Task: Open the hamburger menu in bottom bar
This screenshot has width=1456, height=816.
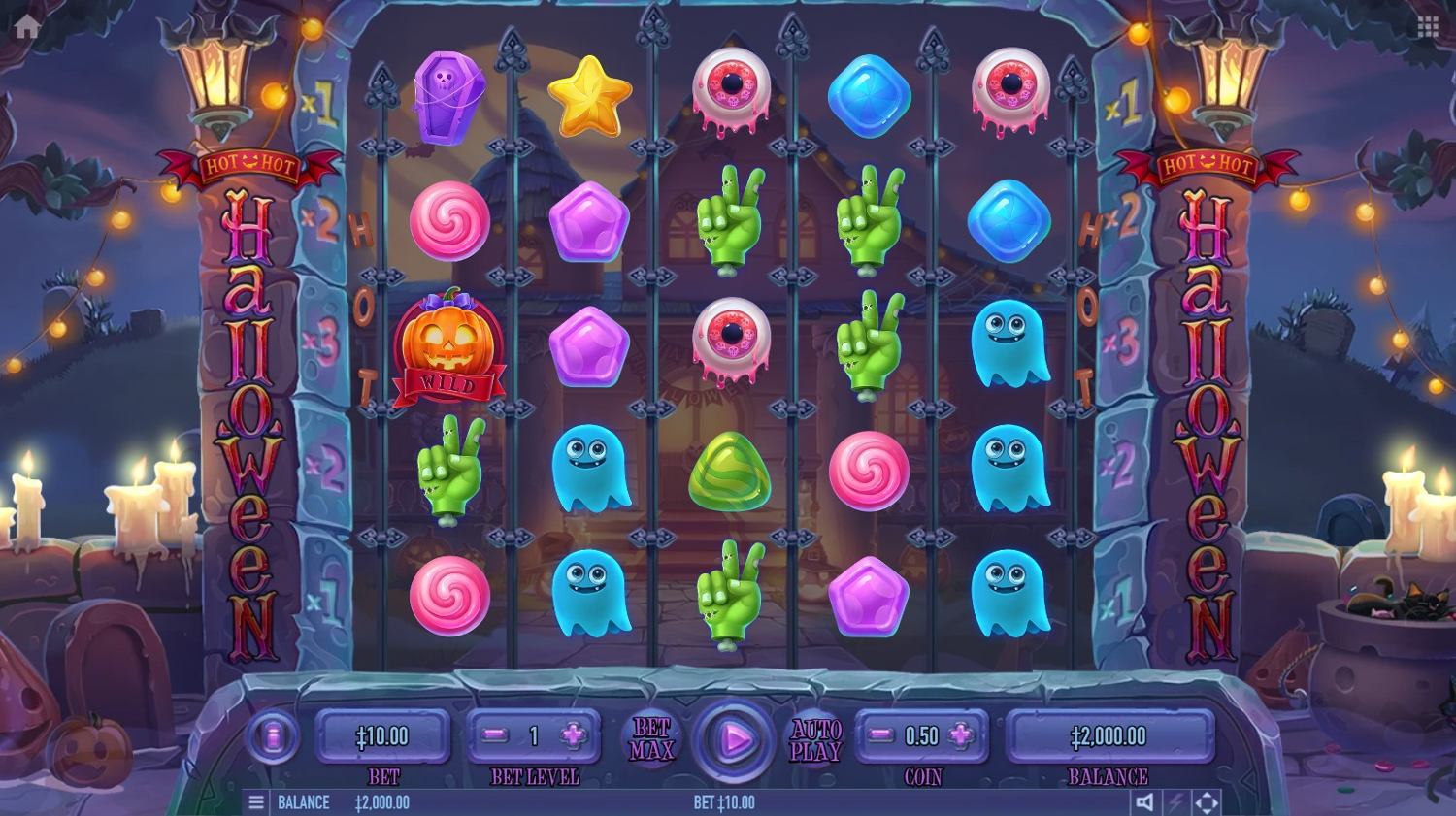Action: (256, 802)
